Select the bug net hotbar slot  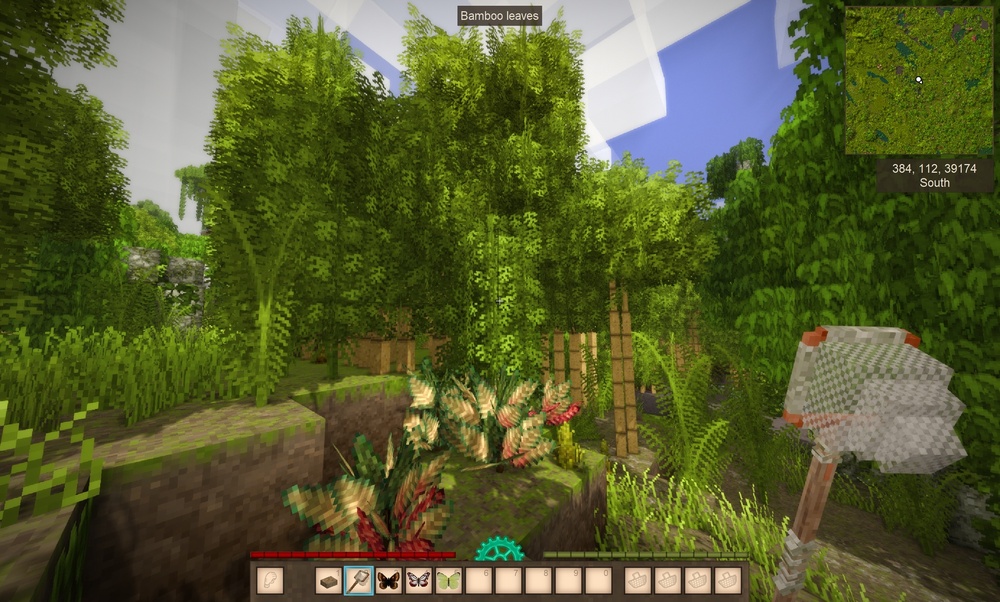point(358,580)
